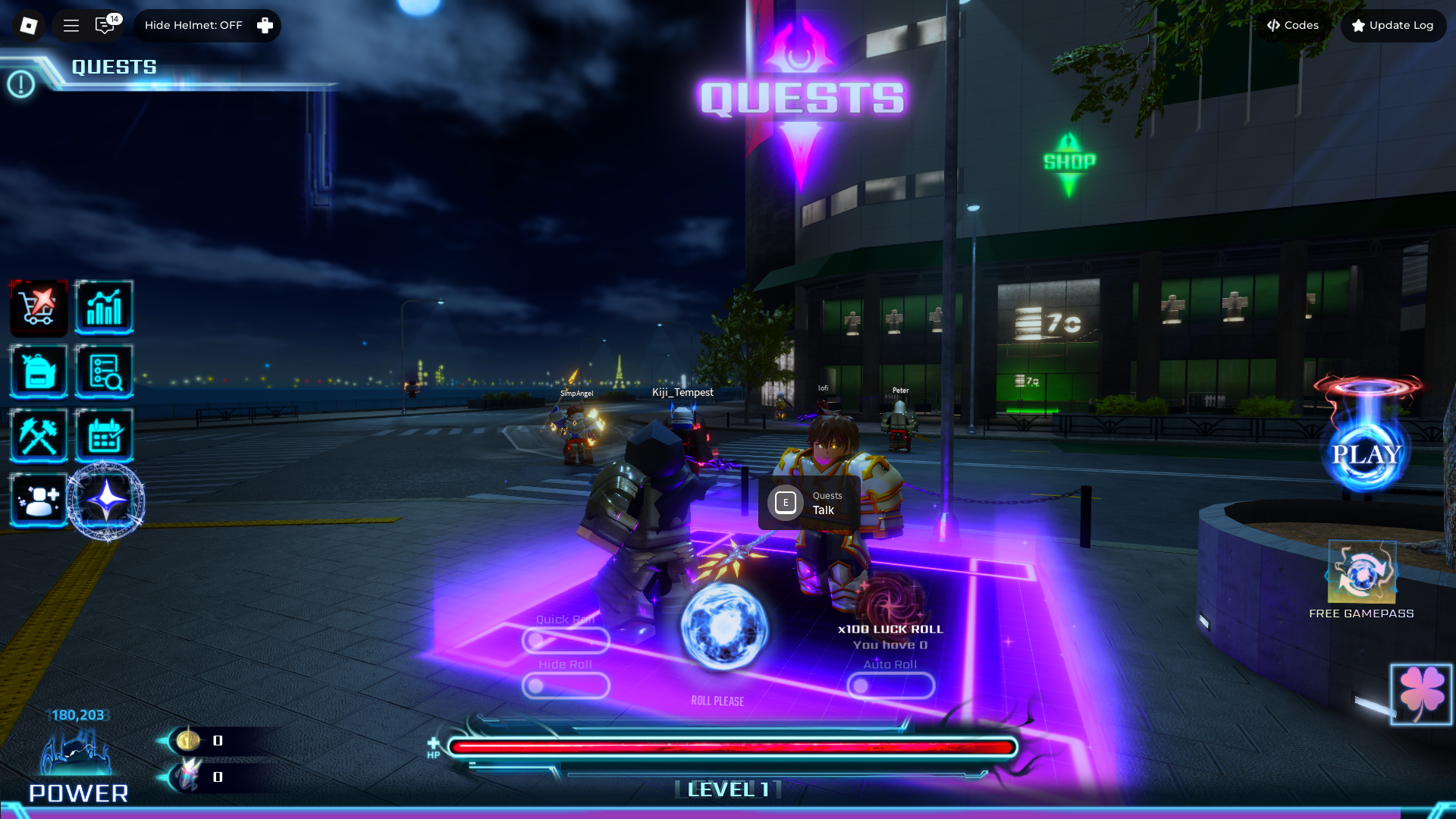The height and width of the screenshot is (819, 1456).
Task: Open the shopping cart store icon
Action: tap(39, 308)
